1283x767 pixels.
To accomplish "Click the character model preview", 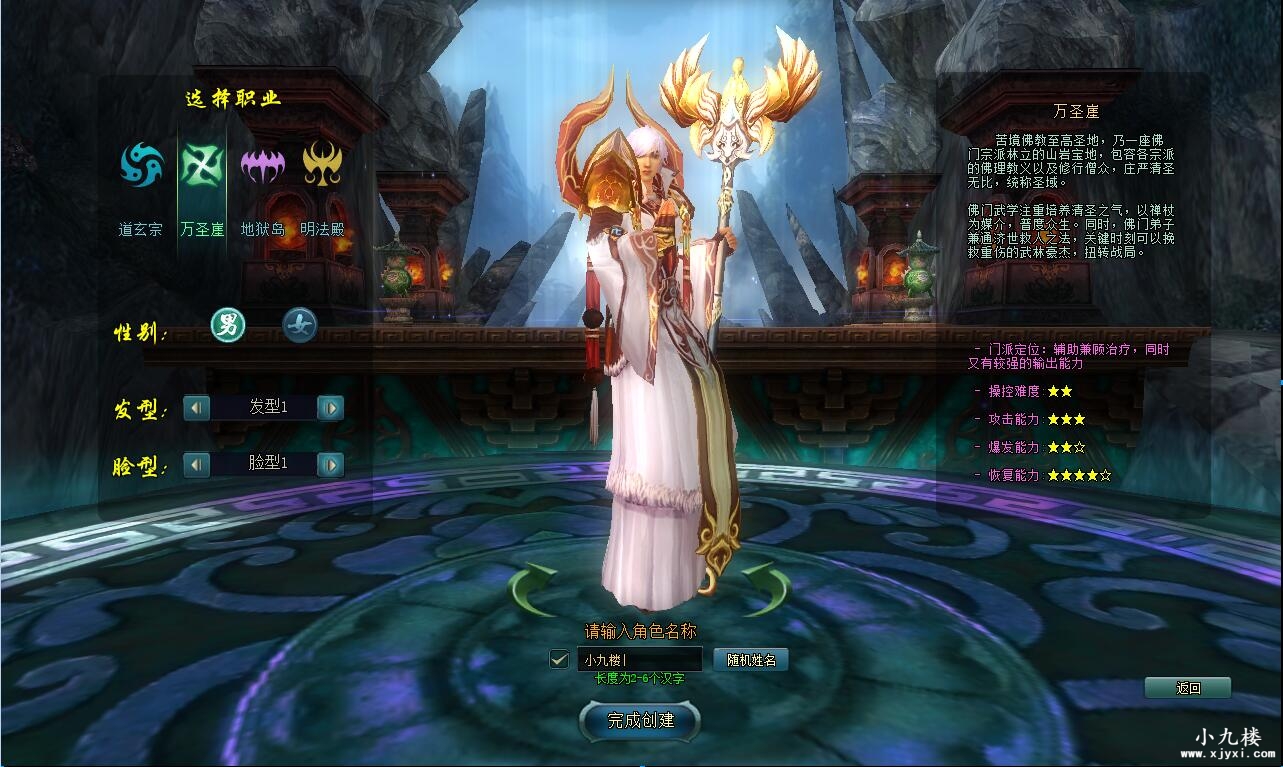I will 650,350.
